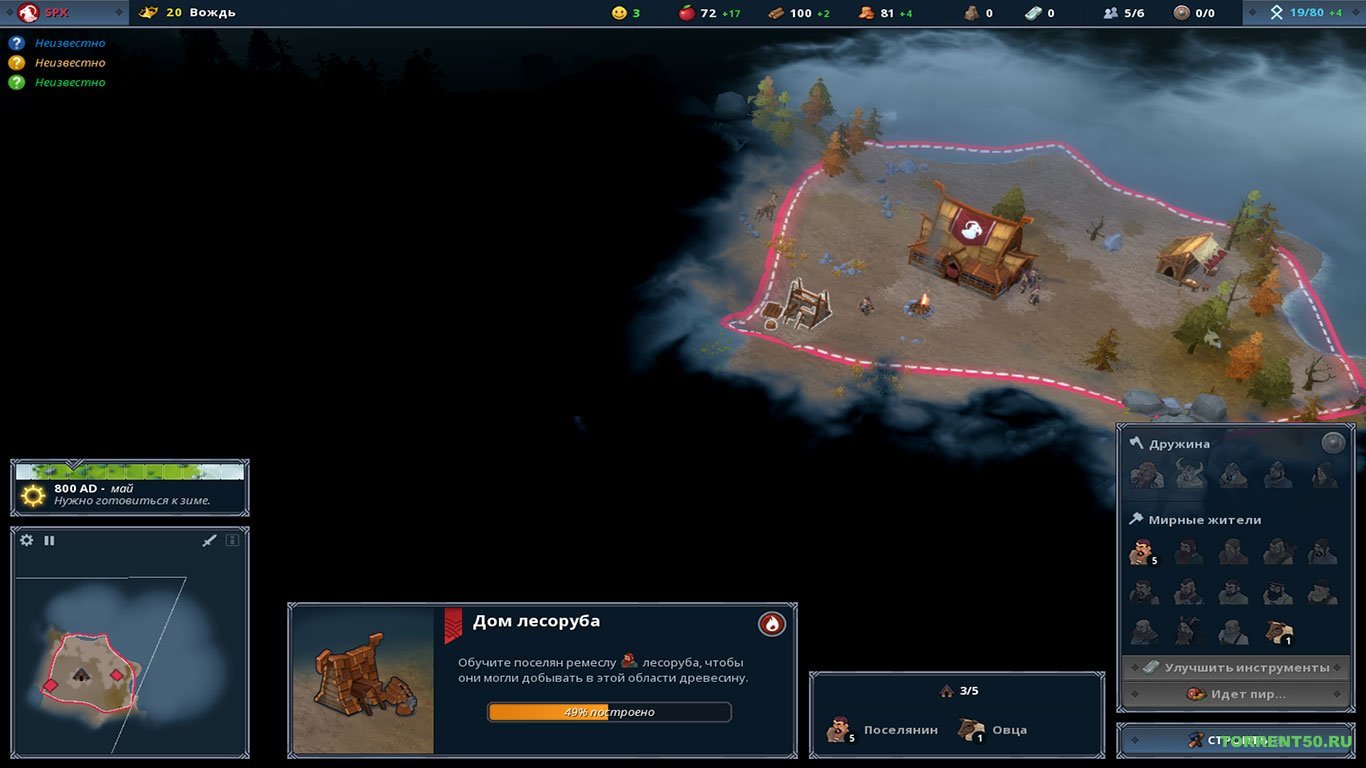Select the villager portrait with count 5
The height and width of the screenshot is (768, 1366).
click(x=1141, y=551)
